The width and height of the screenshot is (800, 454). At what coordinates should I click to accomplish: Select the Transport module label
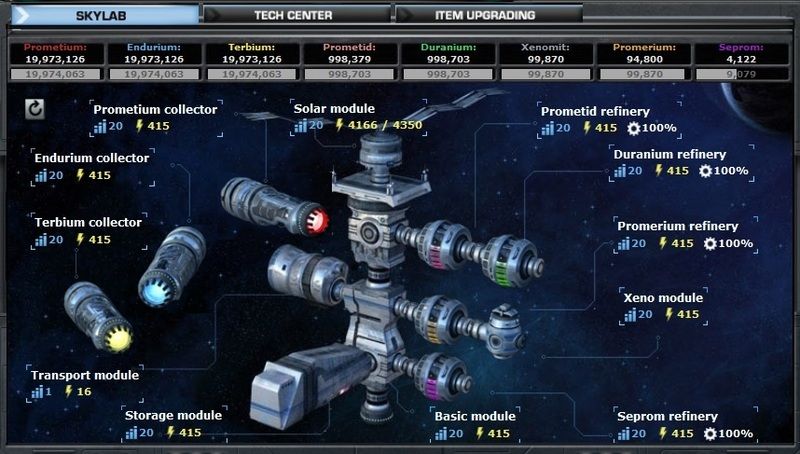(85, 375)
